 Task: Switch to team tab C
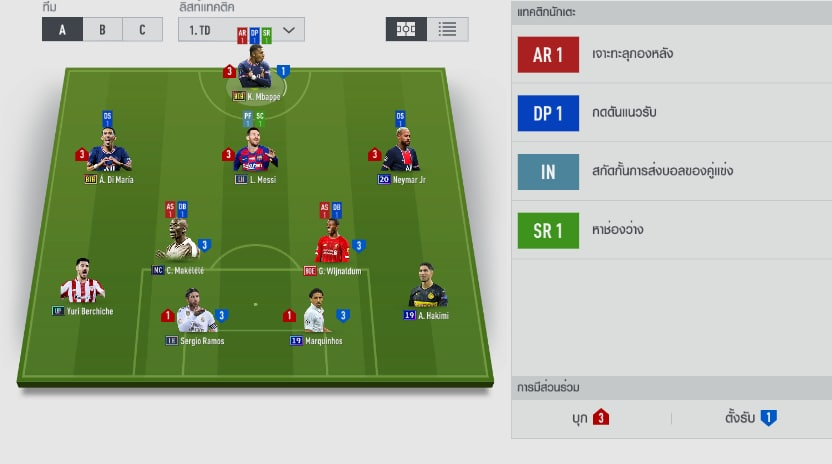click(x=142, y=29)
